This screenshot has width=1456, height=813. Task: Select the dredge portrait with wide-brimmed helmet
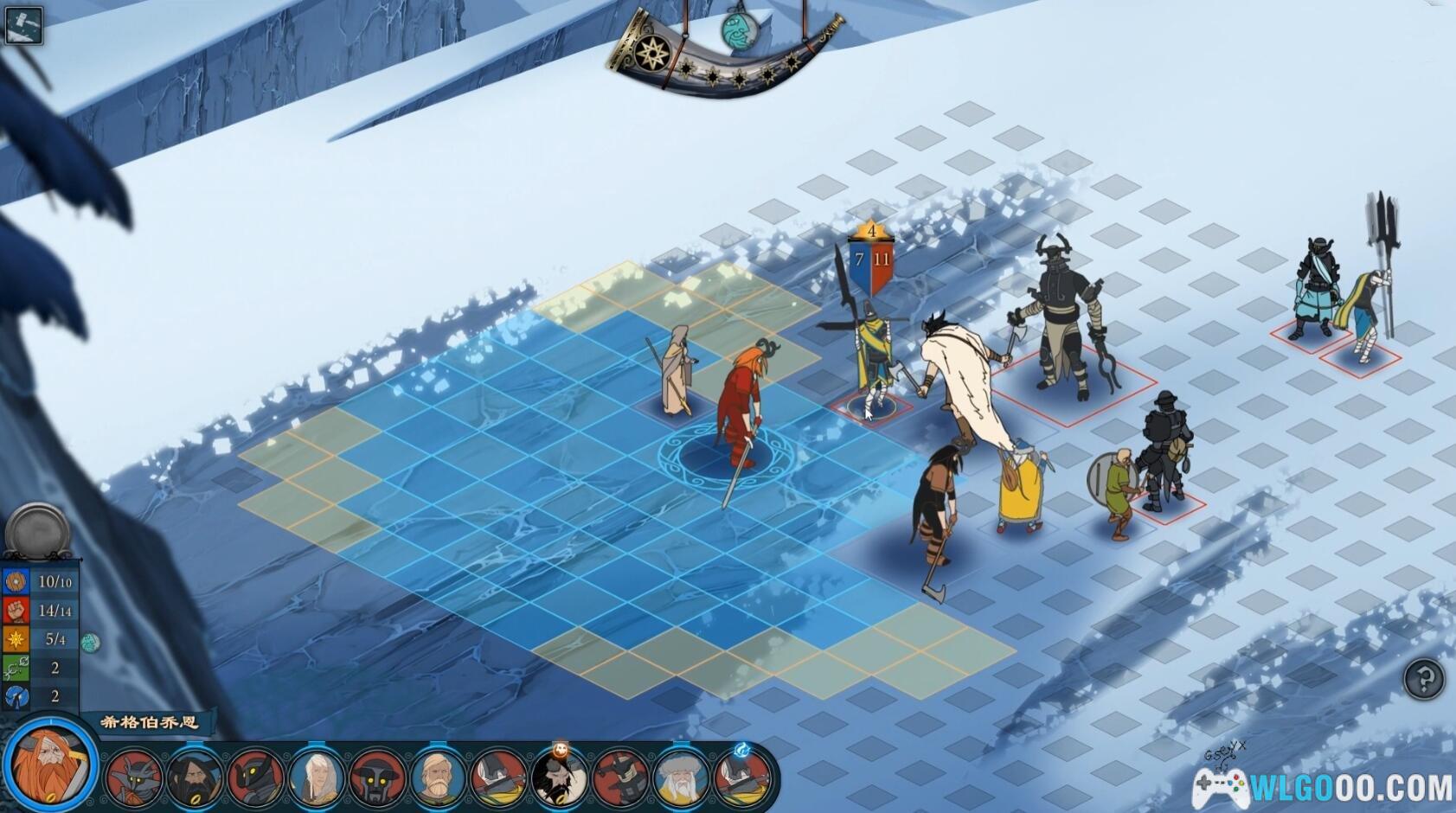click(x=376, y=778)
